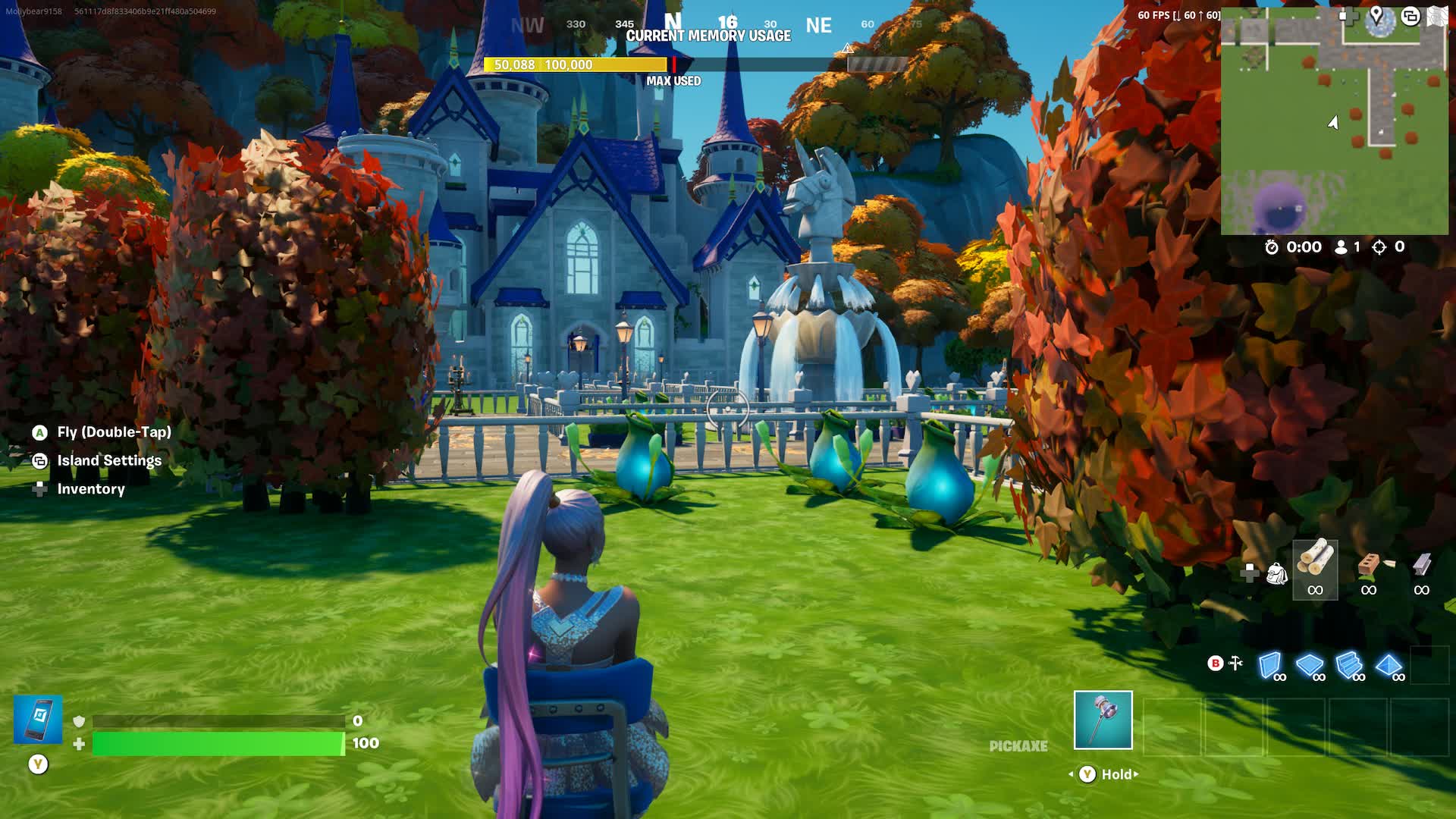The height and width of the screenshot is (819, 1456).
Task: Choose the floor building piece
Action: (1310, 665)
